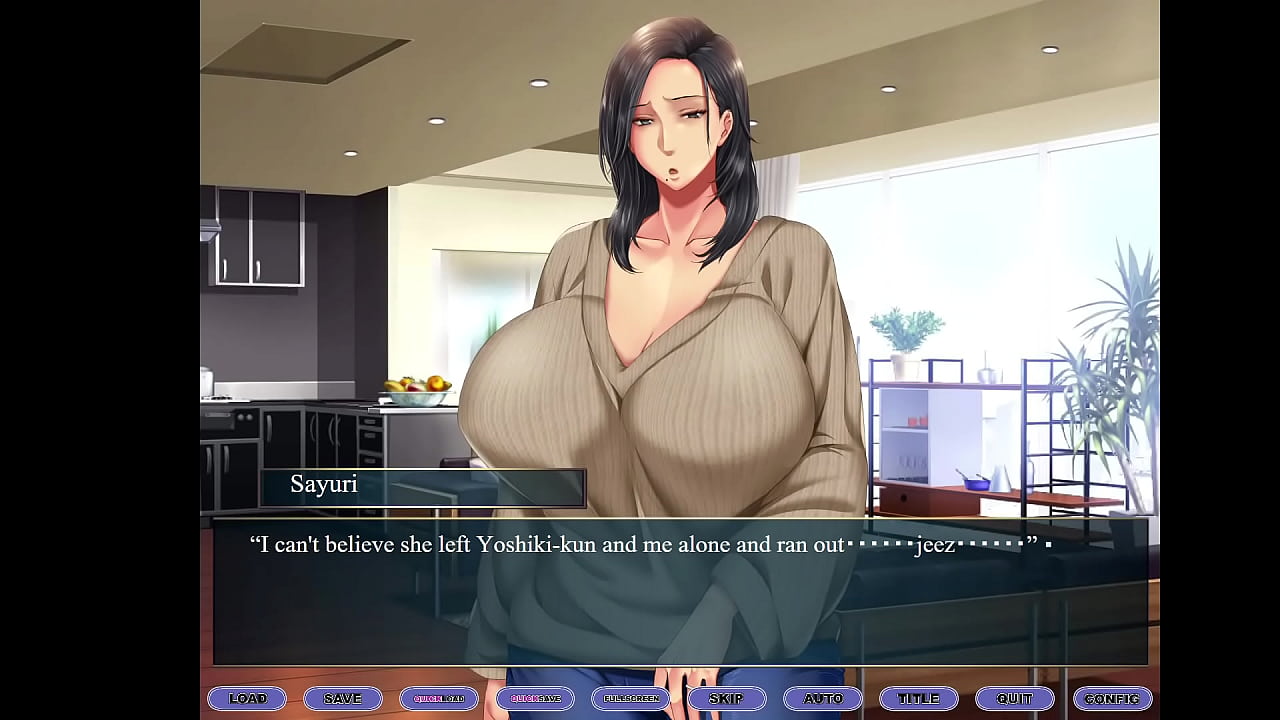The height and width of the screenshot is (720, 1280).
Task: Open the Save game menu
Action: 343,698
